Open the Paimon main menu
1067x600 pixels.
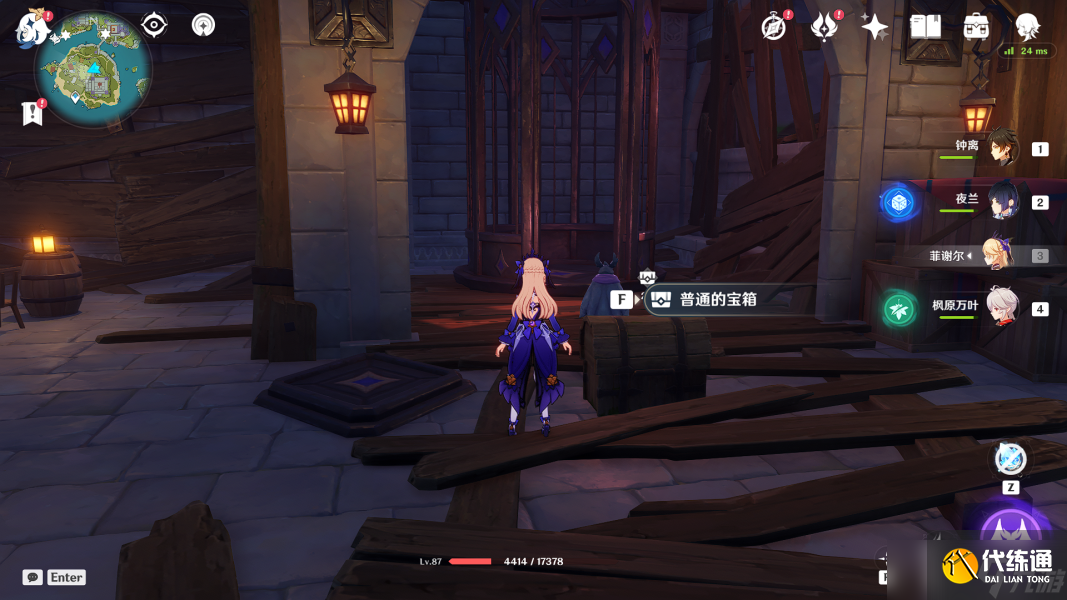[32, 27]
